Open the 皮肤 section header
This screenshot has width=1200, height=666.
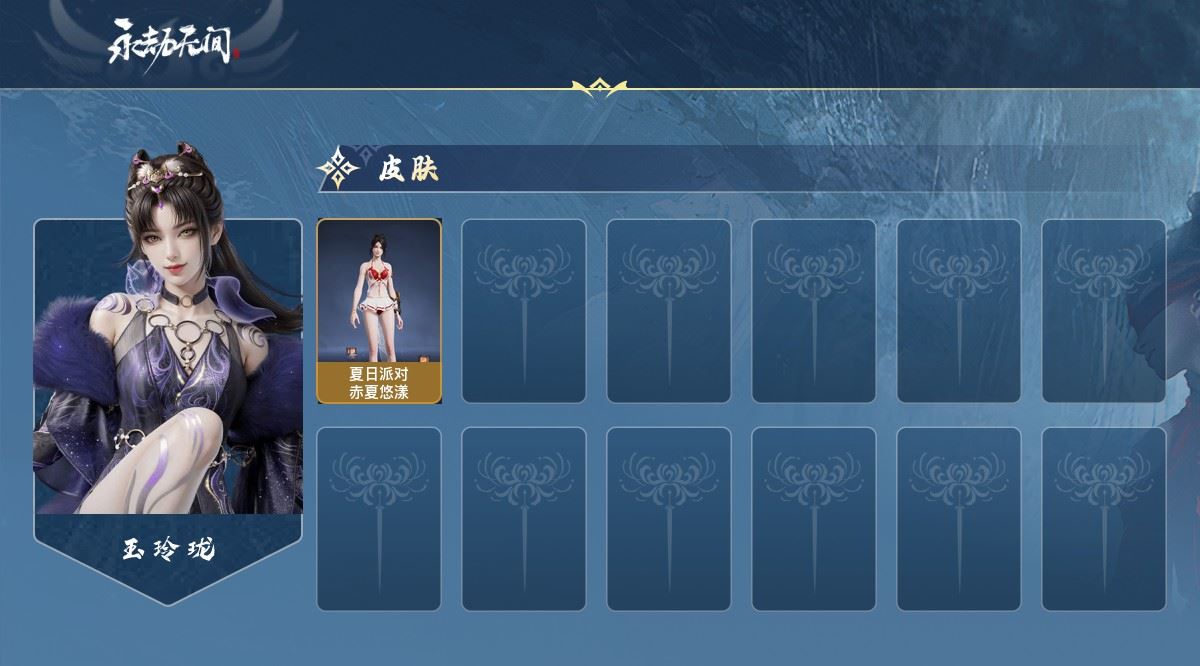408,169
